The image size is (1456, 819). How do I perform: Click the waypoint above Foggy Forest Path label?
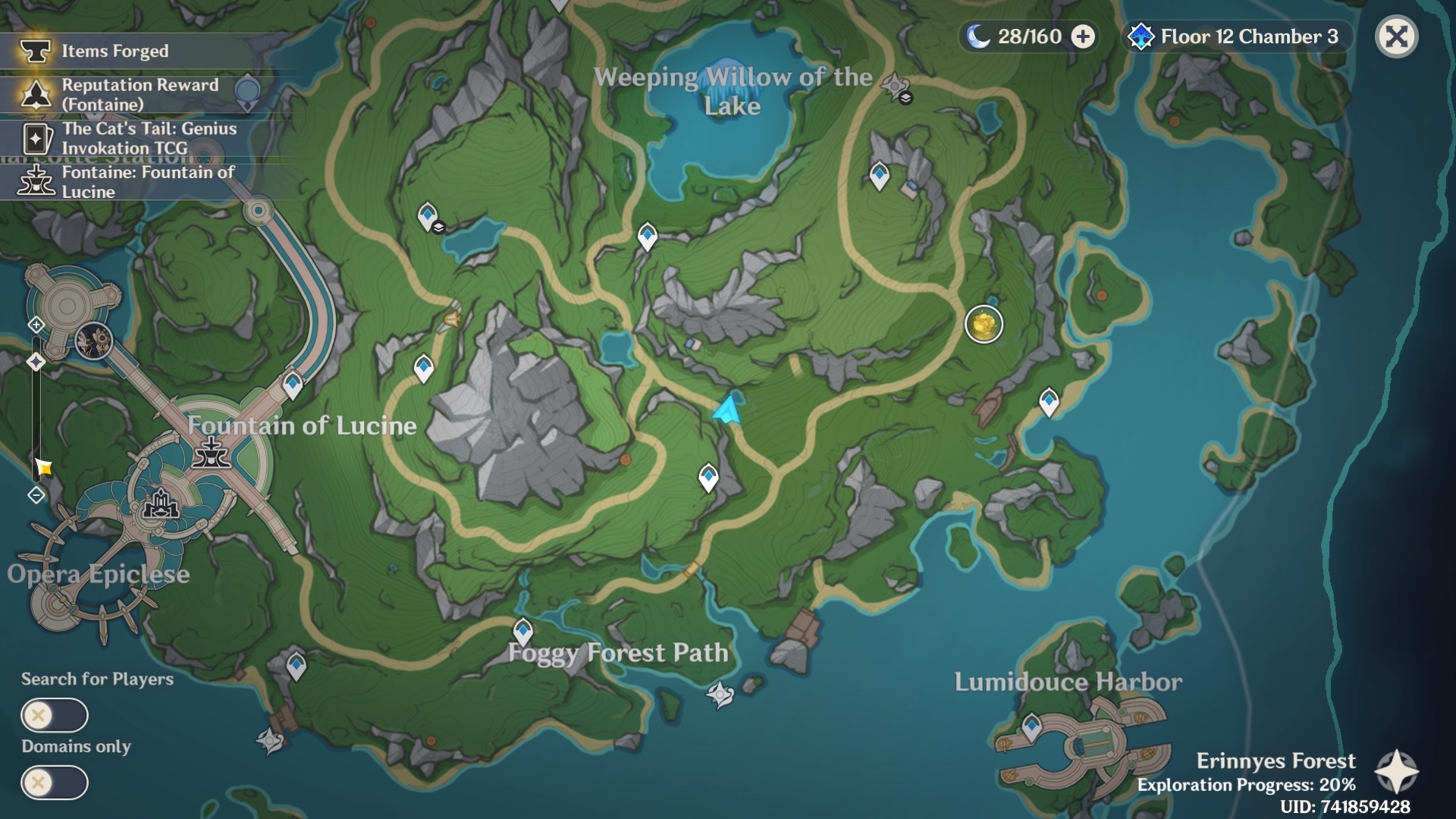522,630
